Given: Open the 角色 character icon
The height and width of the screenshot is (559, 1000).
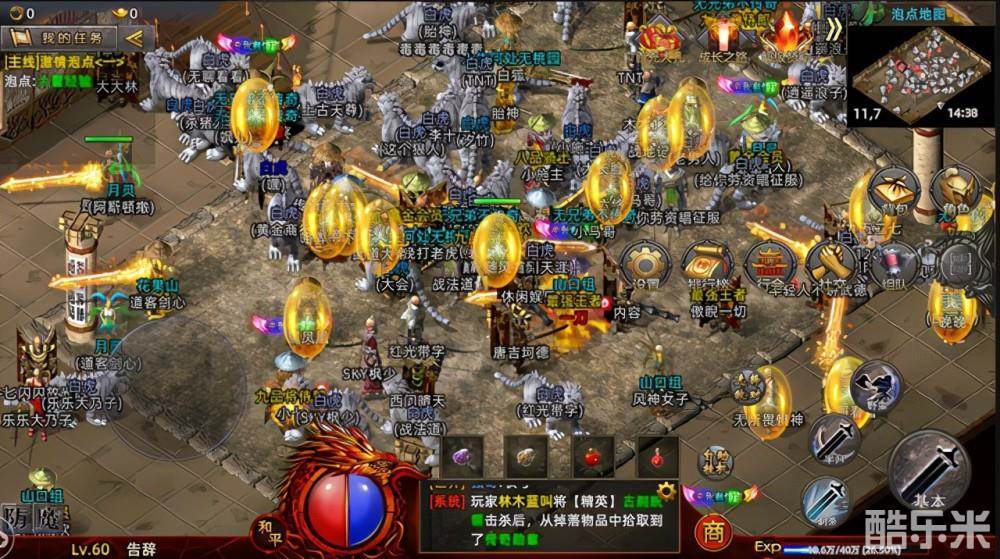Looking at the screenshot, I should (x=955, y=190).
